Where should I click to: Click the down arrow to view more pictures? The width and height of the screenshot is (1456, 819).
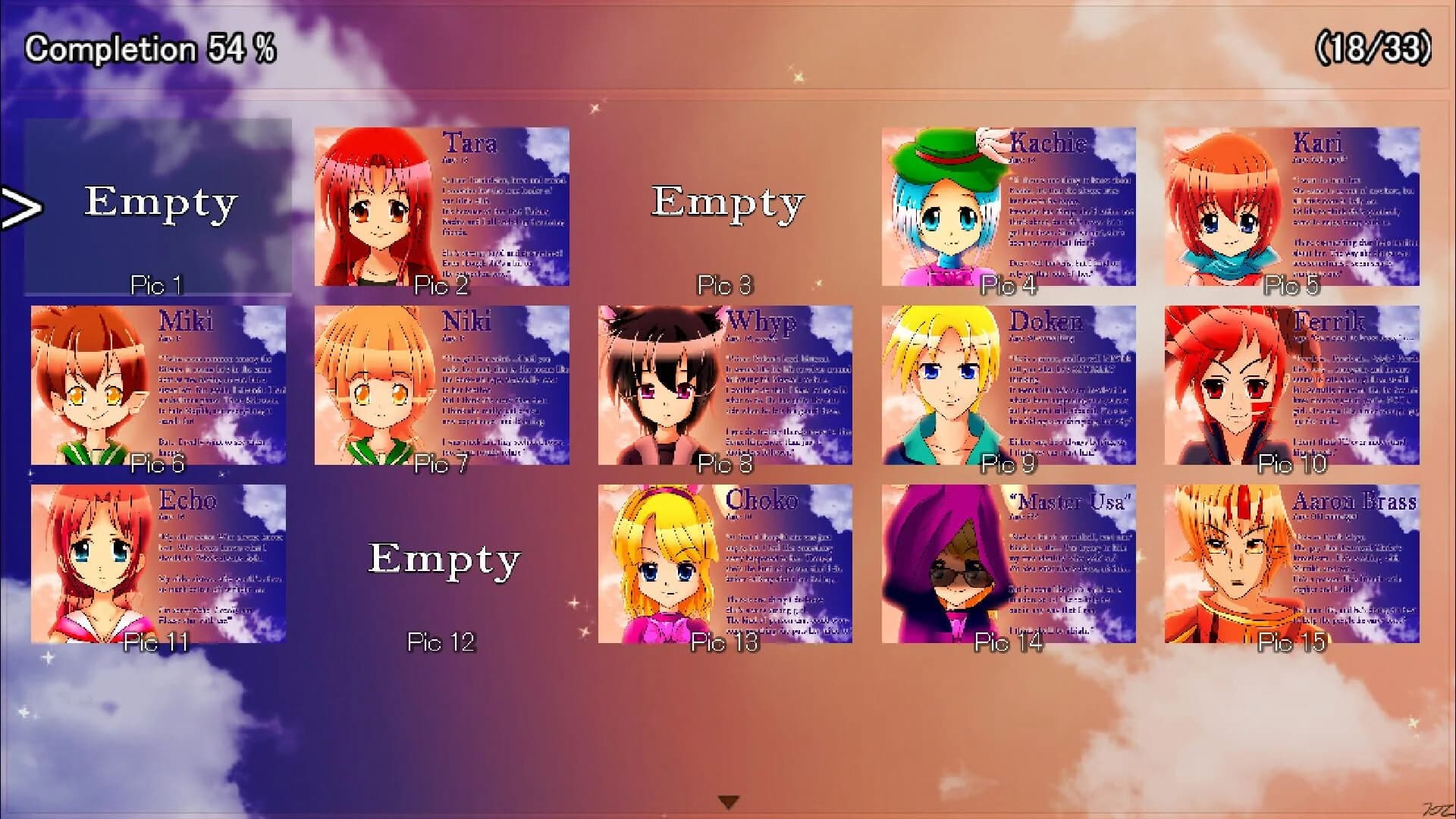[x=728, y=800]
